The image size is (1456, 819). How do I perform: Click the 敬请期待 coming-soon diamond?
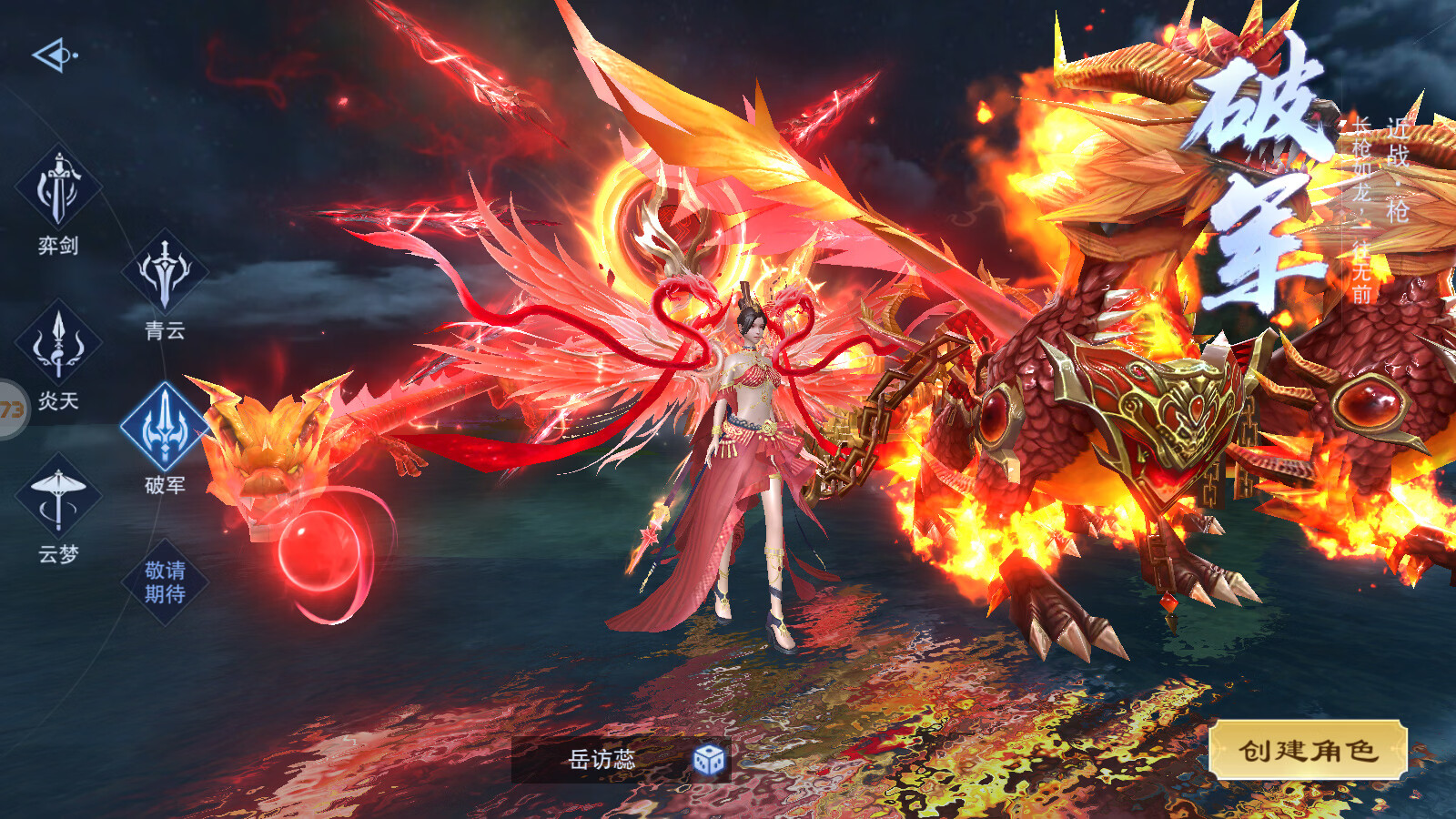coord(165,581)
